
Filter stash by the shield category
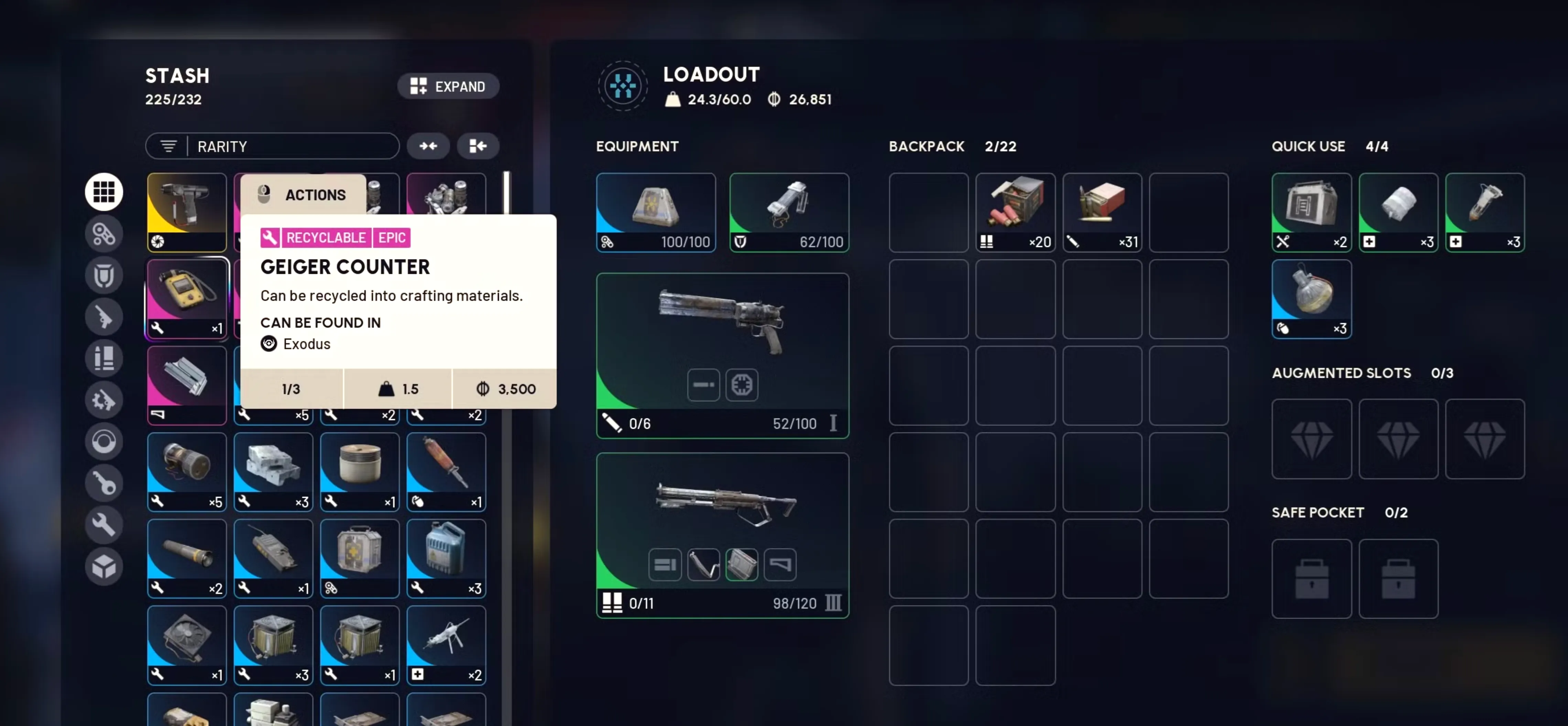104,275
